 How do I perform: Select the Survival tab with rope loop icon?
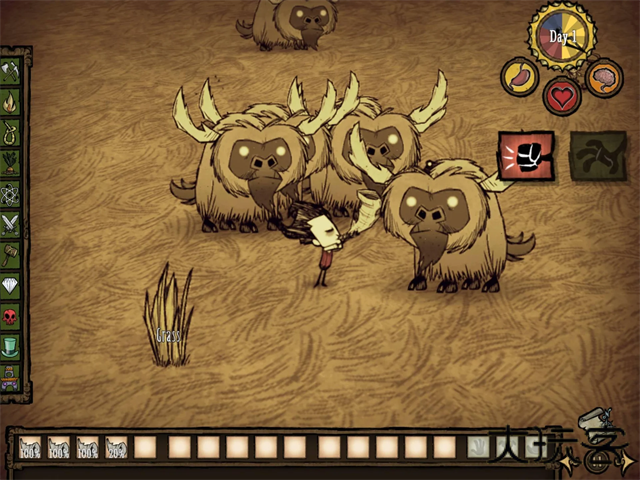point(11,131)
